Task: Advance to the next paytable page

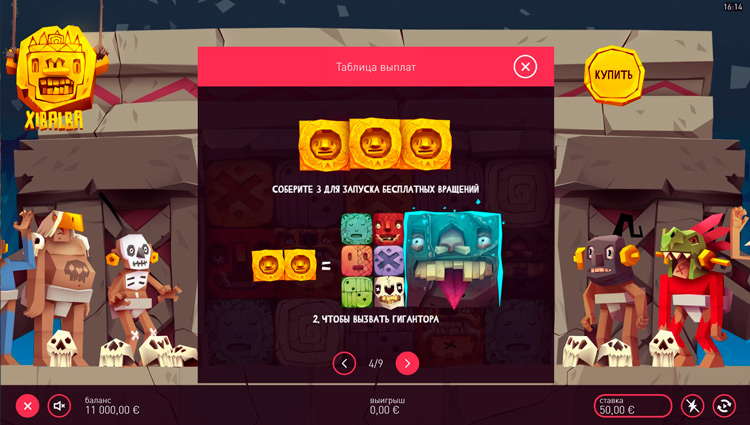Action: coord(407,363)
